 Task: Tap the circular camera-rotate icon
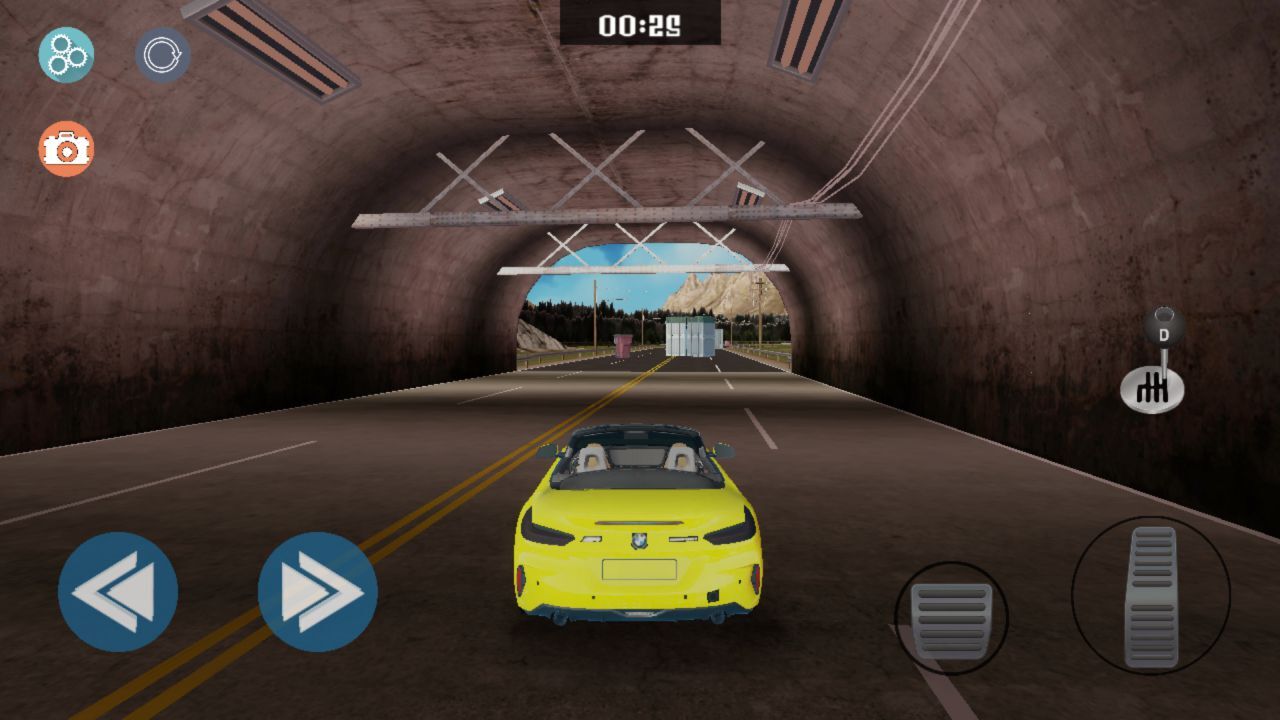pyautogui.click(x=162, y=55)
